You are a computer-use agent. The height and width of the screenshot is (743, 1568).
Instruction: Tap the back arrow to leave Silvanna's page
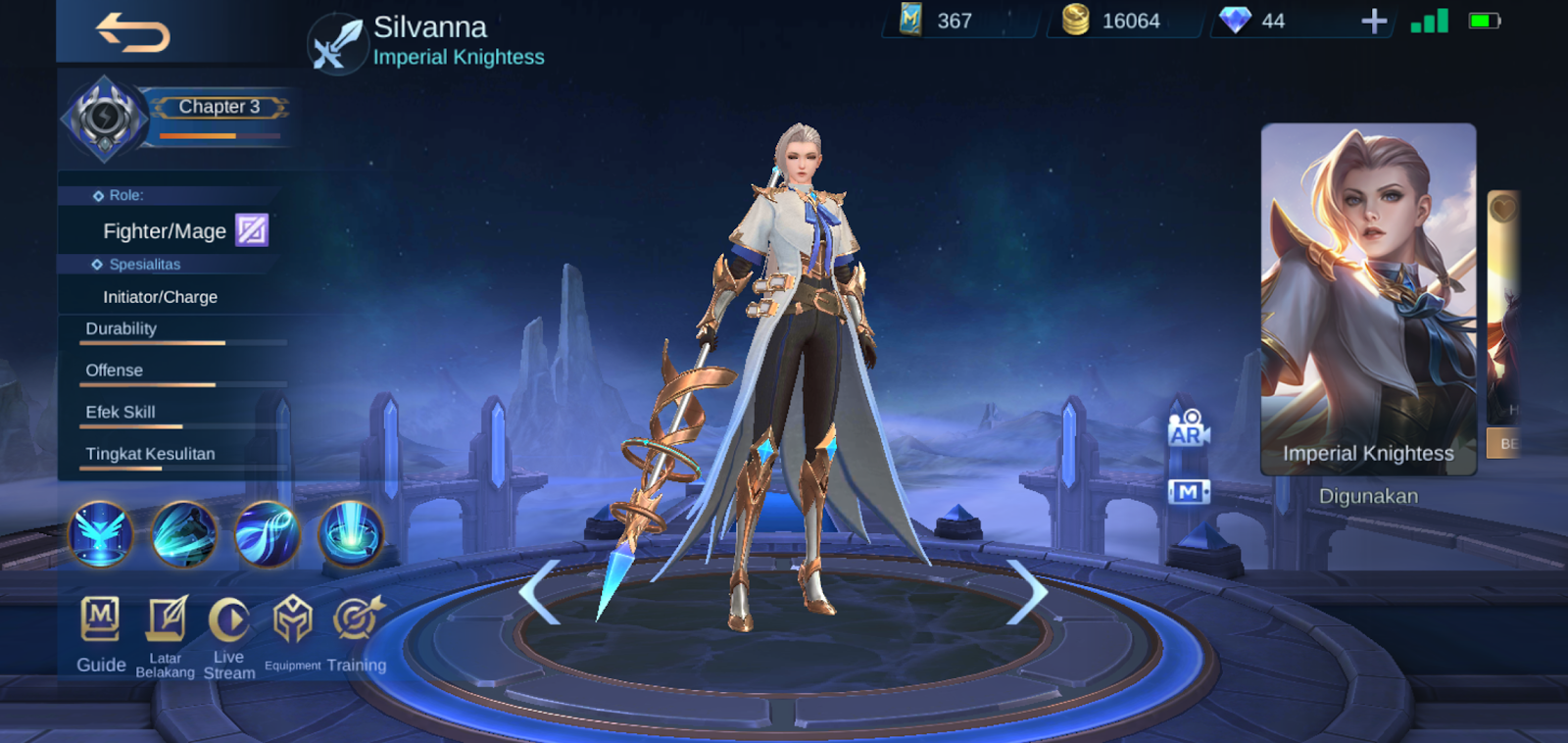[131, 32]
